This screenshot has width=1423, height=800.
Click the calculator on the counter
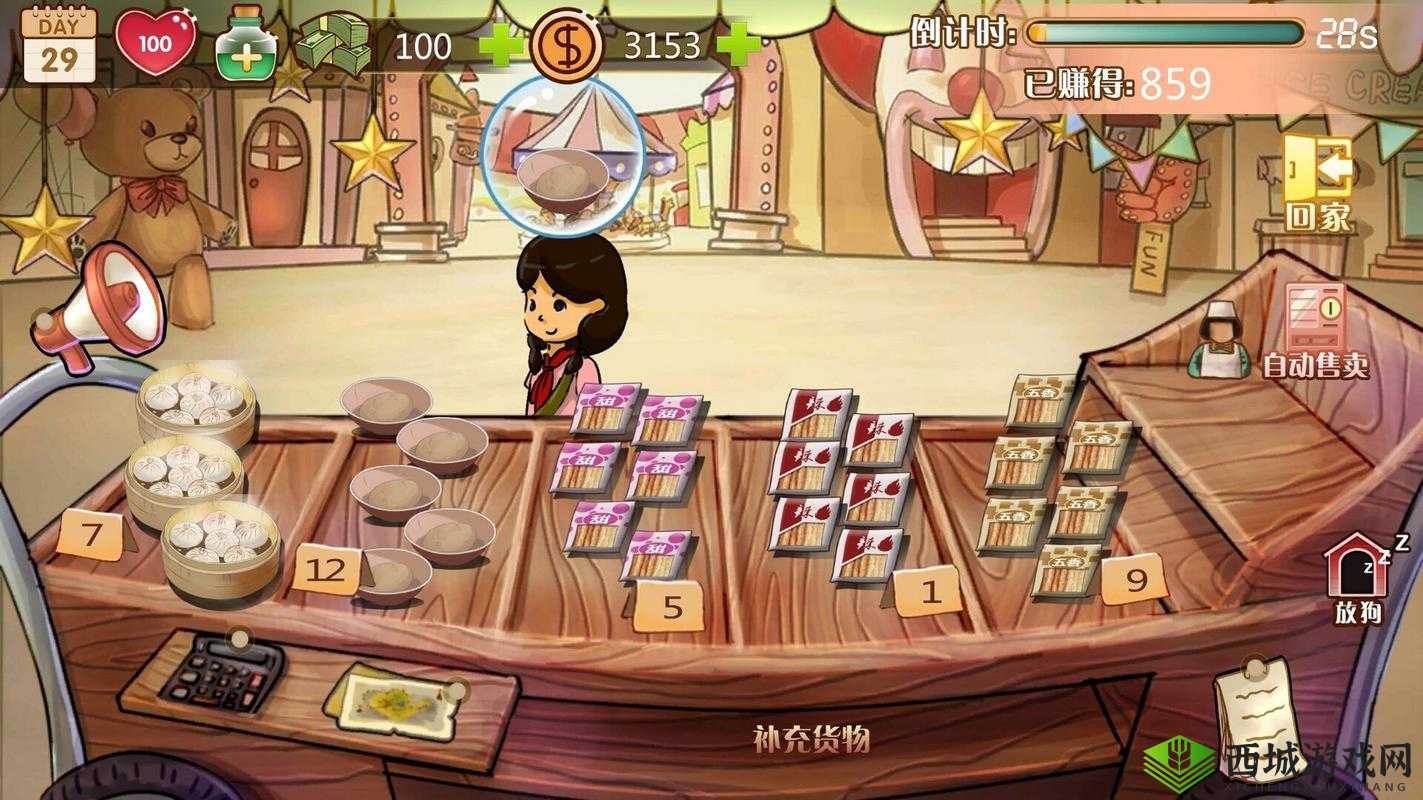point(216,680)
